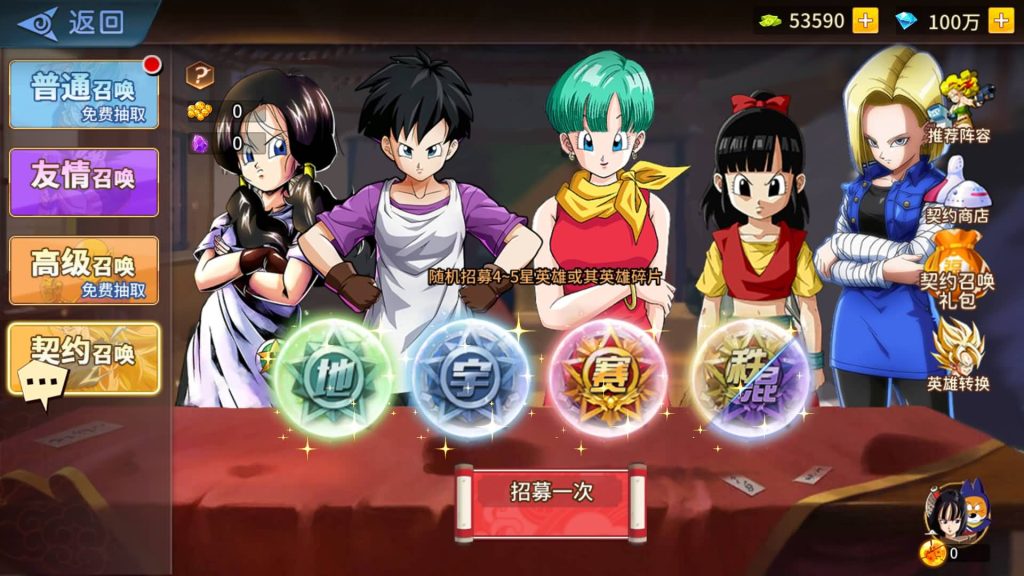Add diamonds with the plus button beside 100万

click(1000, 20)
